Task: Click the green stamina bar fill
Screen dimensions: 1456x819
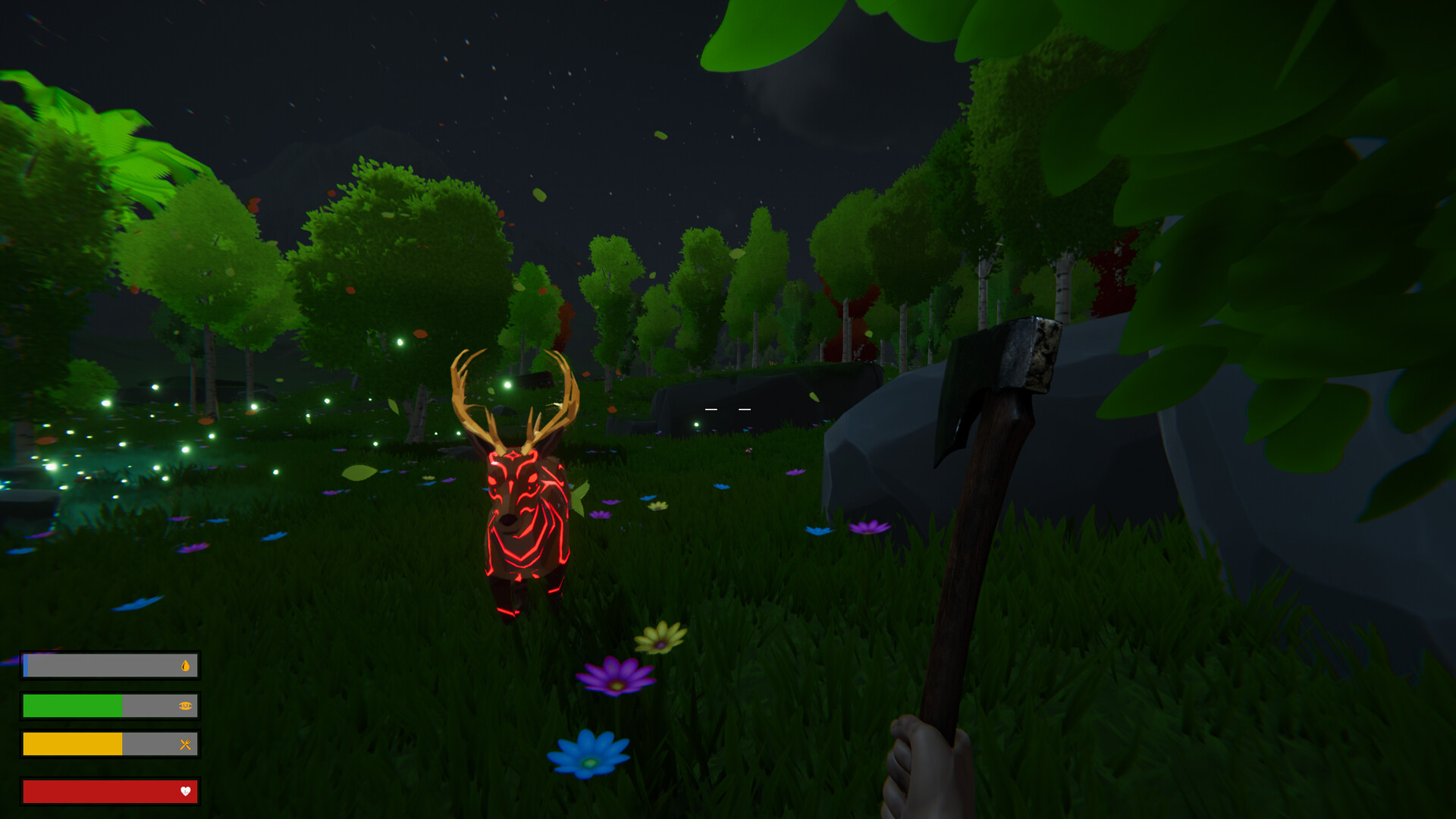Action: point(72,706)
